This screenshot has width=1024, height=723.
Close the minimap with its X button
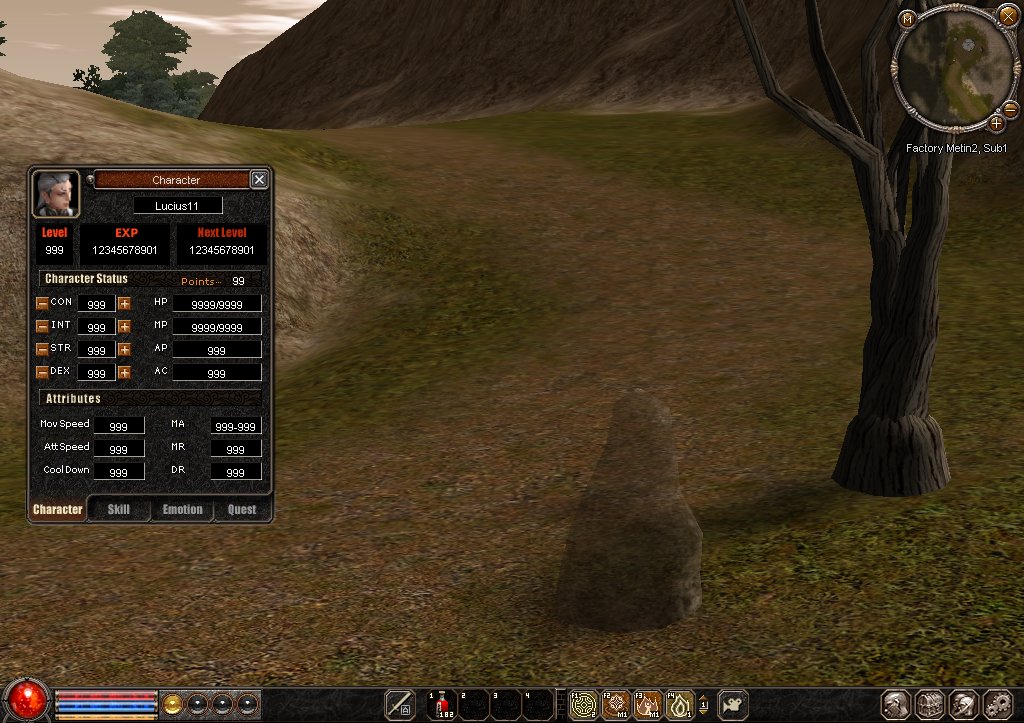[x=1008, y=15]
